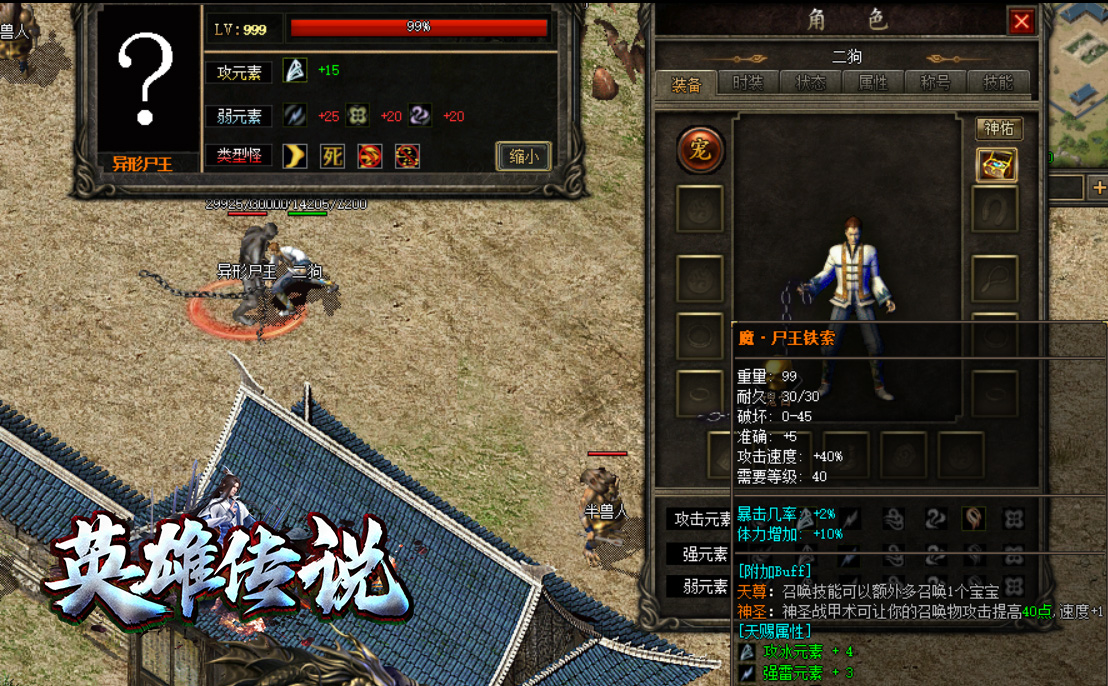Click the 死 monster type icon
1108x686 pixels.
click(x=332, y=156)
